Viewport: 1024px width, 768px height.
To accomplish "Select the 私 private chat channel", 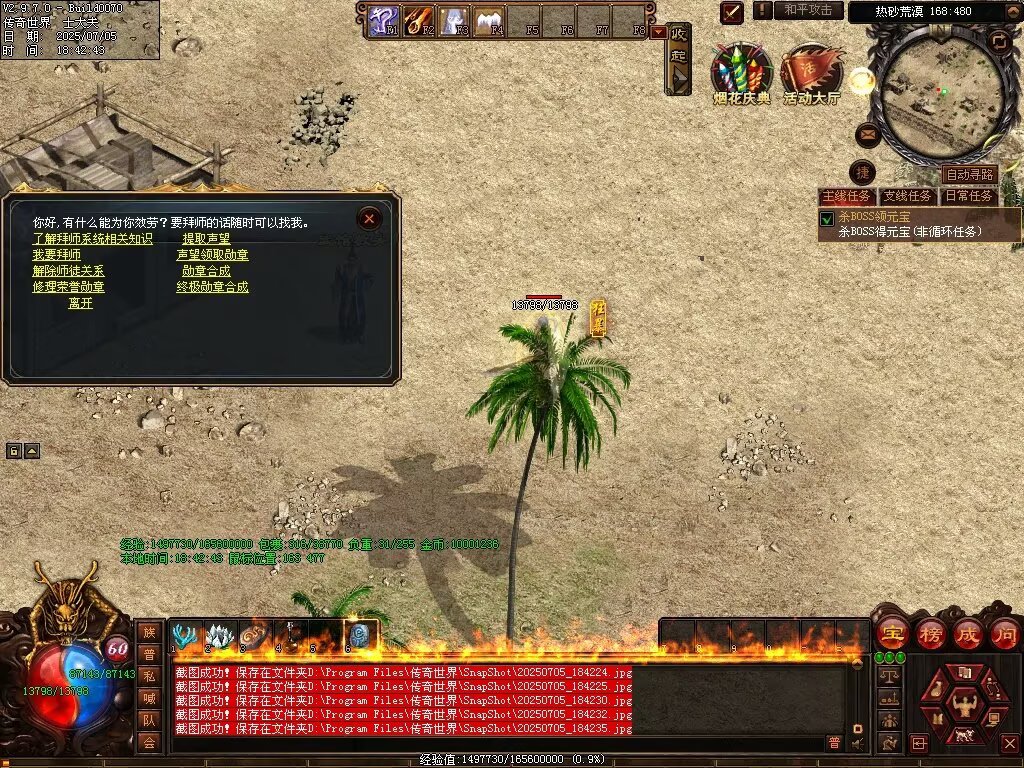I will 149,675.
